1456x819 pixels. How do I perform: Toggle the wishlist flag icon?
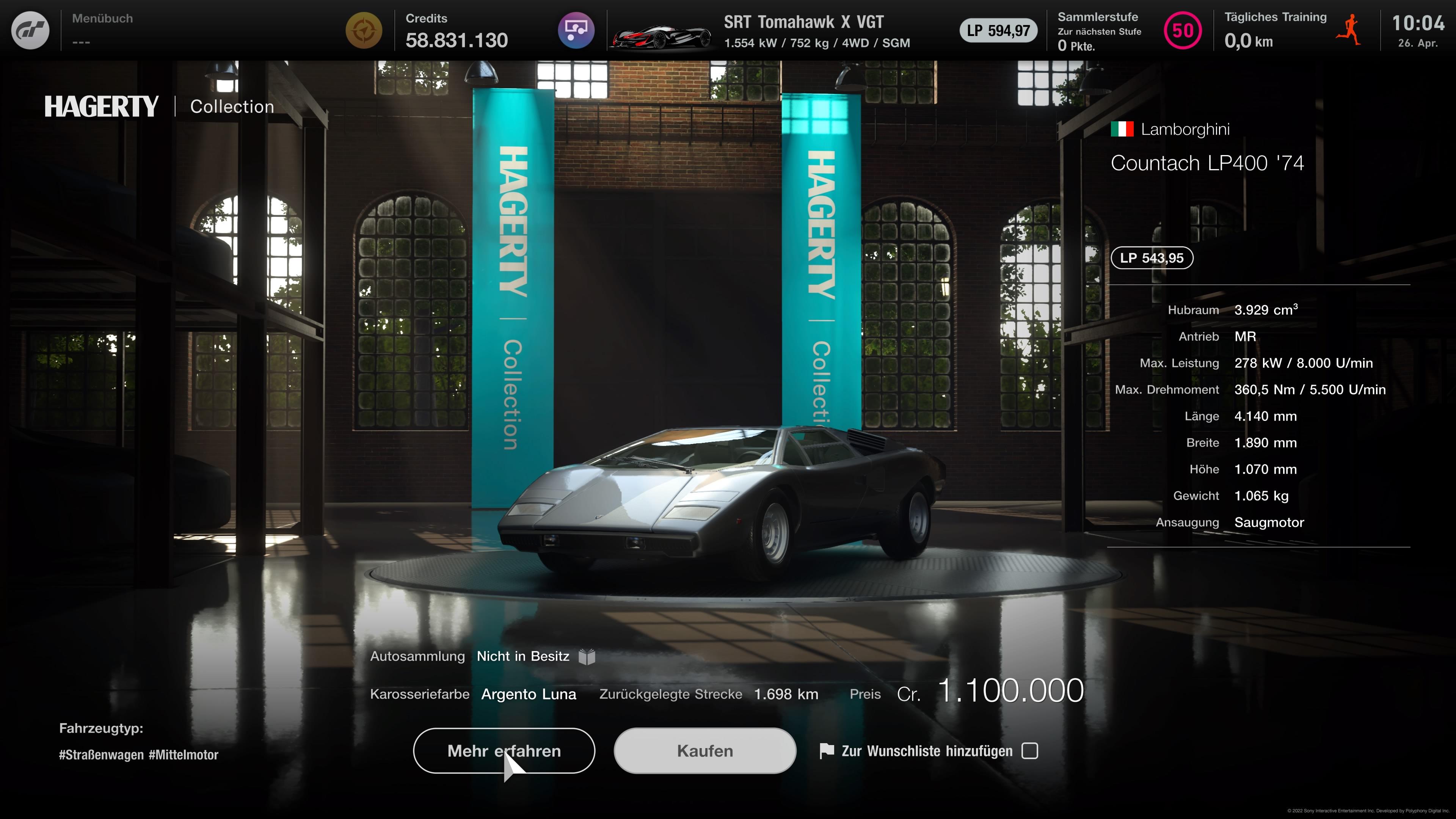(827, 751)
